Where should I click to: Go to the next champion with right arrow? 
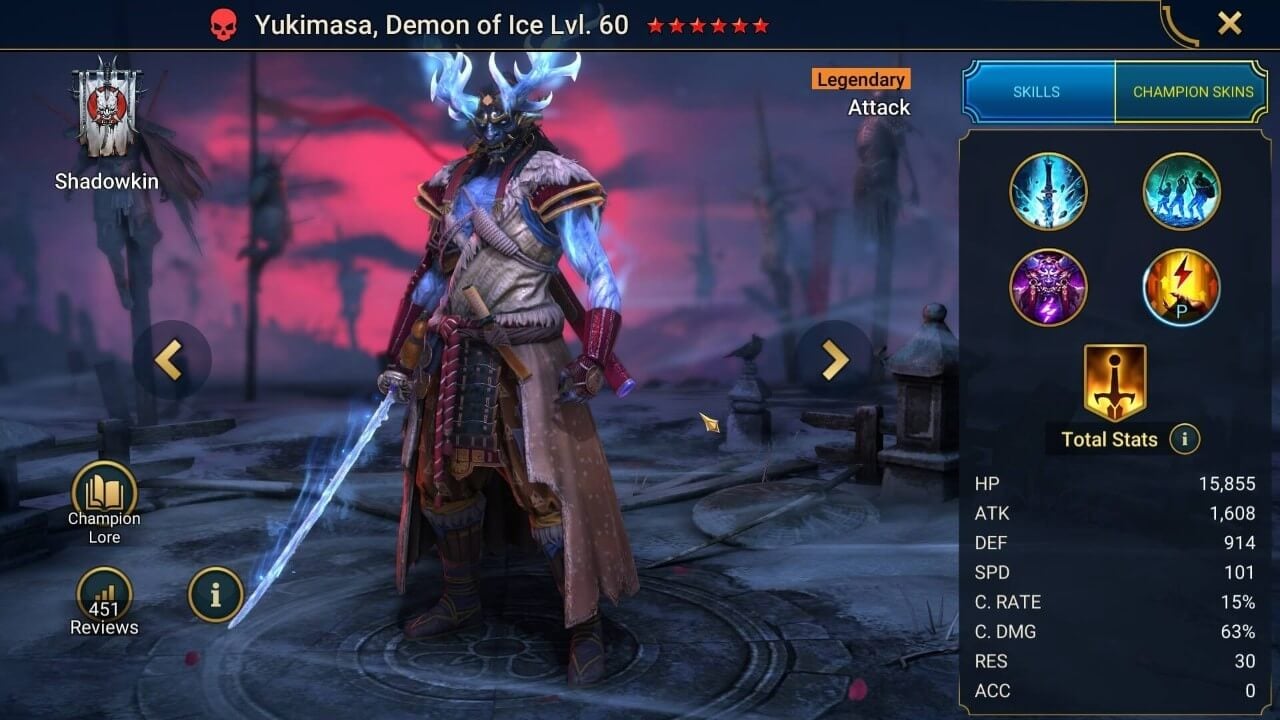click(x=834, y=360)
